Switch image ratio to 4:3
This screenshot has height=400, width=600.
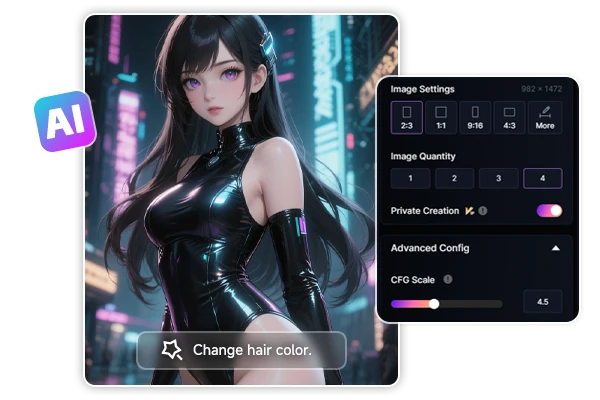pyautogui.click(x=509, y=118)
